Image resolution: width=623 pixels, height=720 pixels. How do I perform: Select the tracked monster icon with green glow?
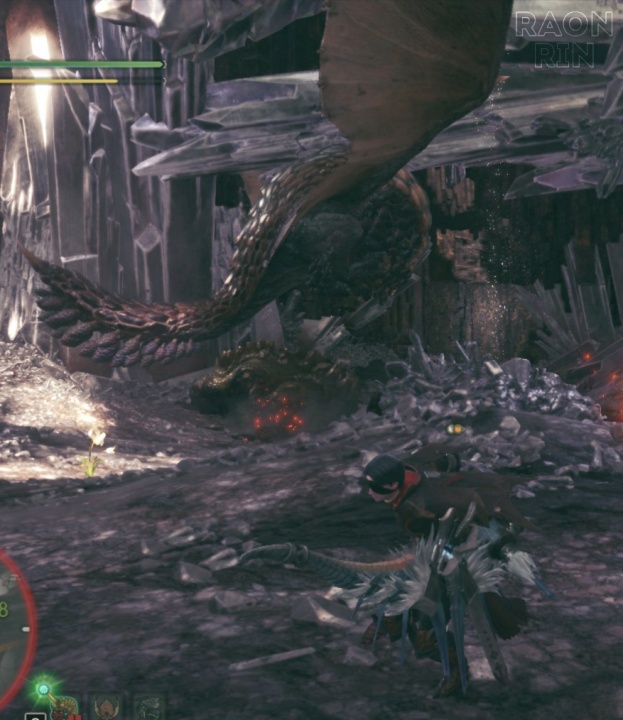(x=64, y=706)
